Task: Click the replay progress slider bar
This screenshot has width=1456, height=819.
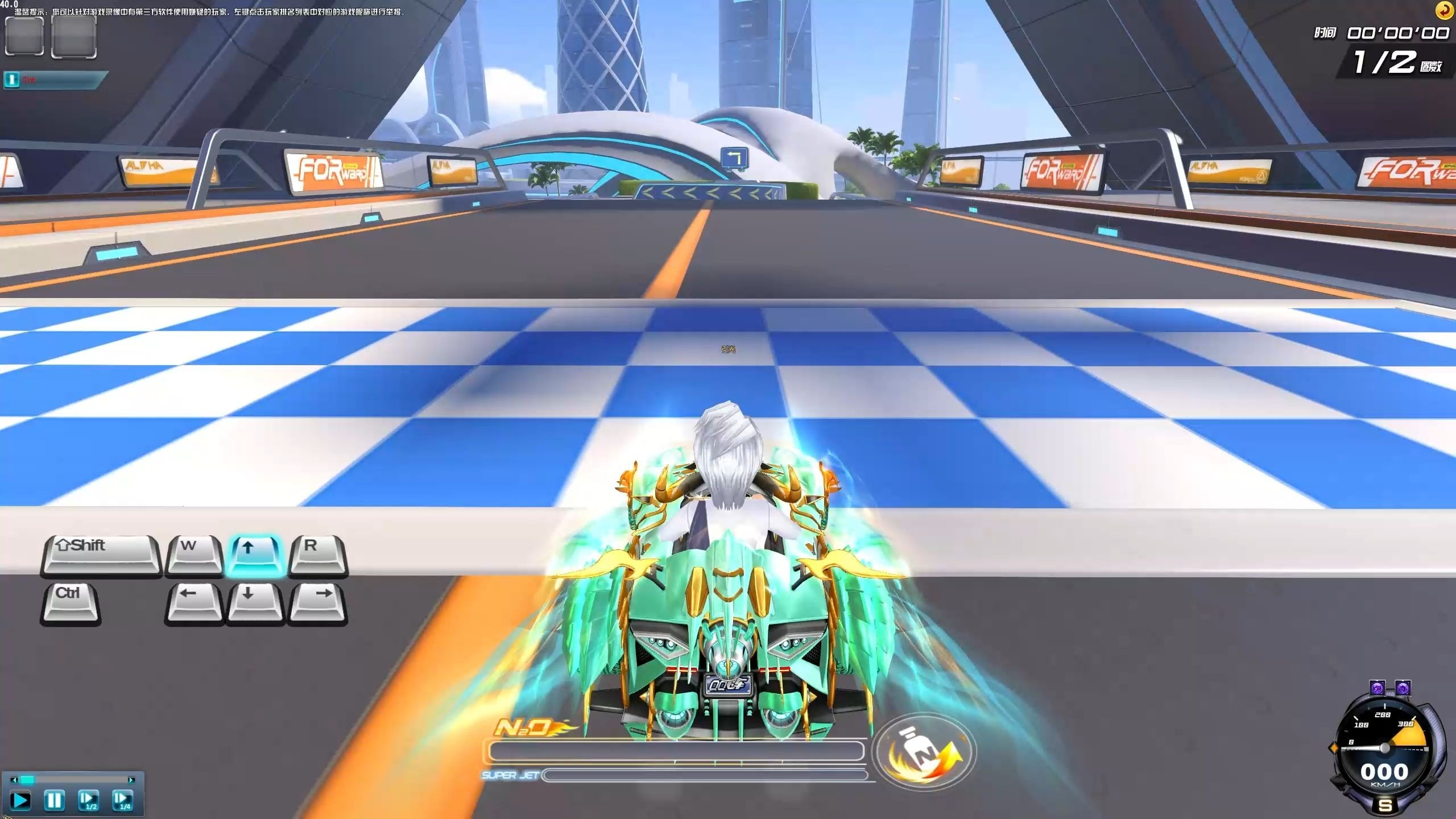Action: [x=73, y=780]
